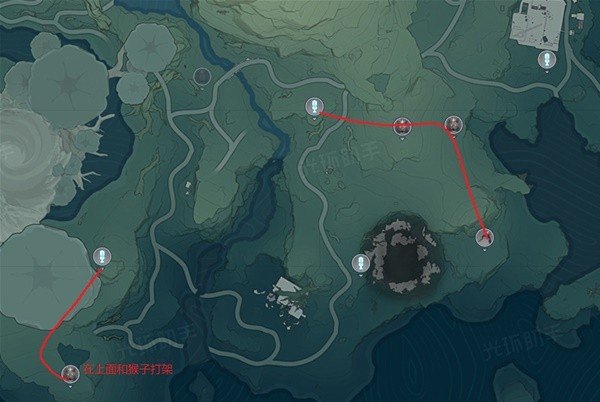Select the dimmed gray marker near the river
The height and width of the screenshot is (402, 600).
point(202,75)
